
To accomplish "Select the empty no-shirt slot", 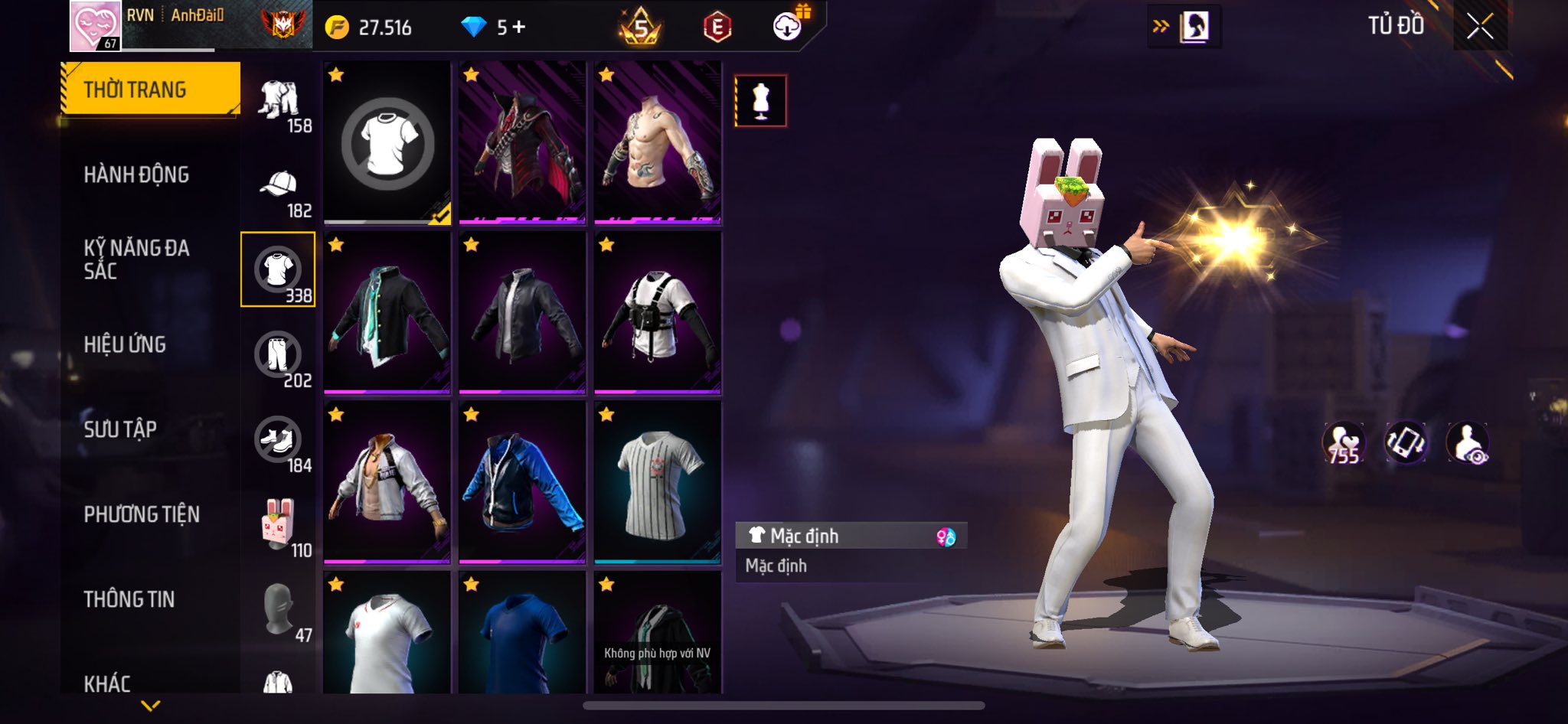I will click(x=387, y=143).
